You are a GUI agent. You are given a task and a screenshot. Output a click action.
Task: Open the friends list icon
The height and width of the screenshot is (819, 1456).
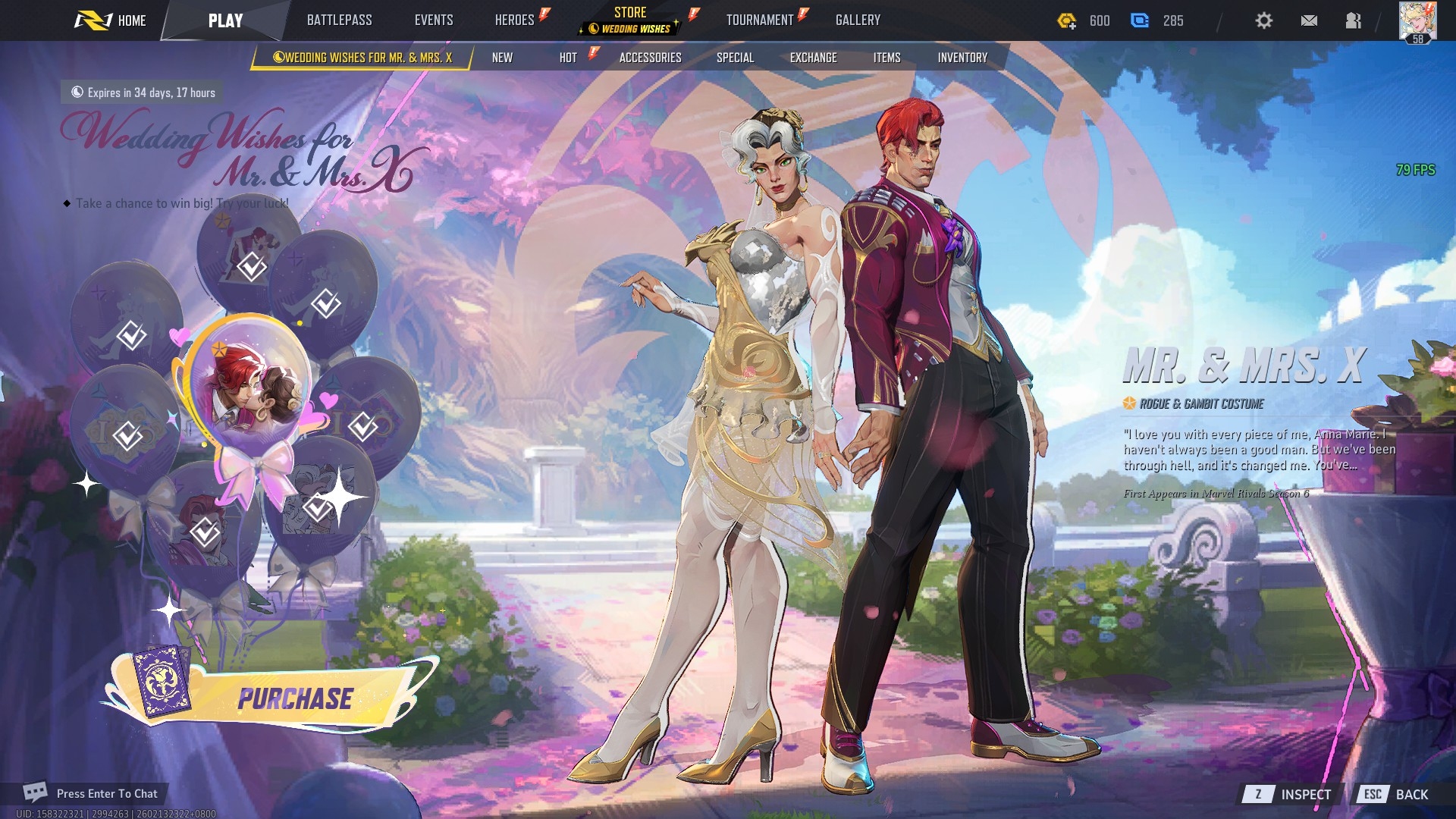pos(1354,20)
